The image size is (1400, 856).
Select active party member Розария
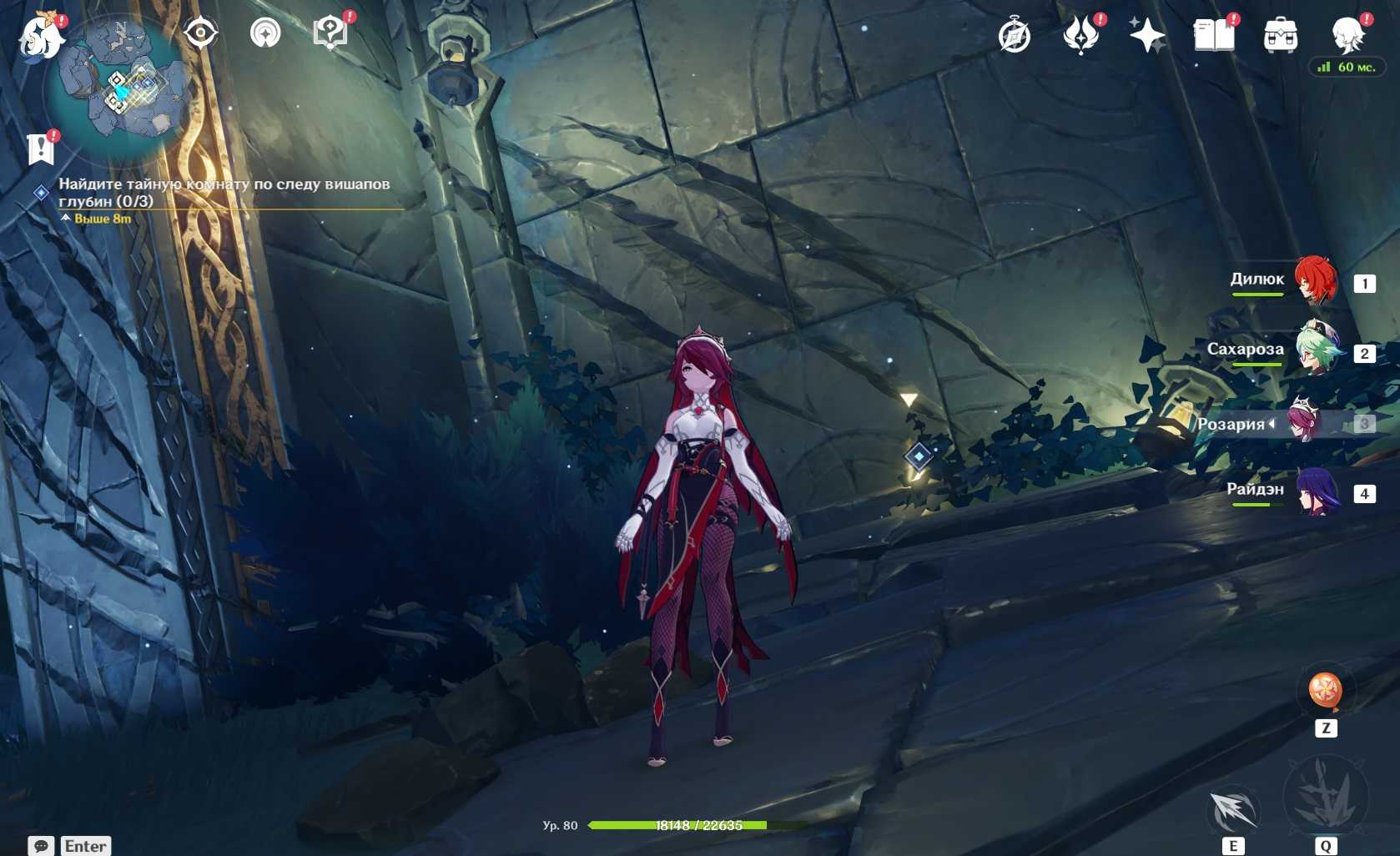coord(1303,423)
